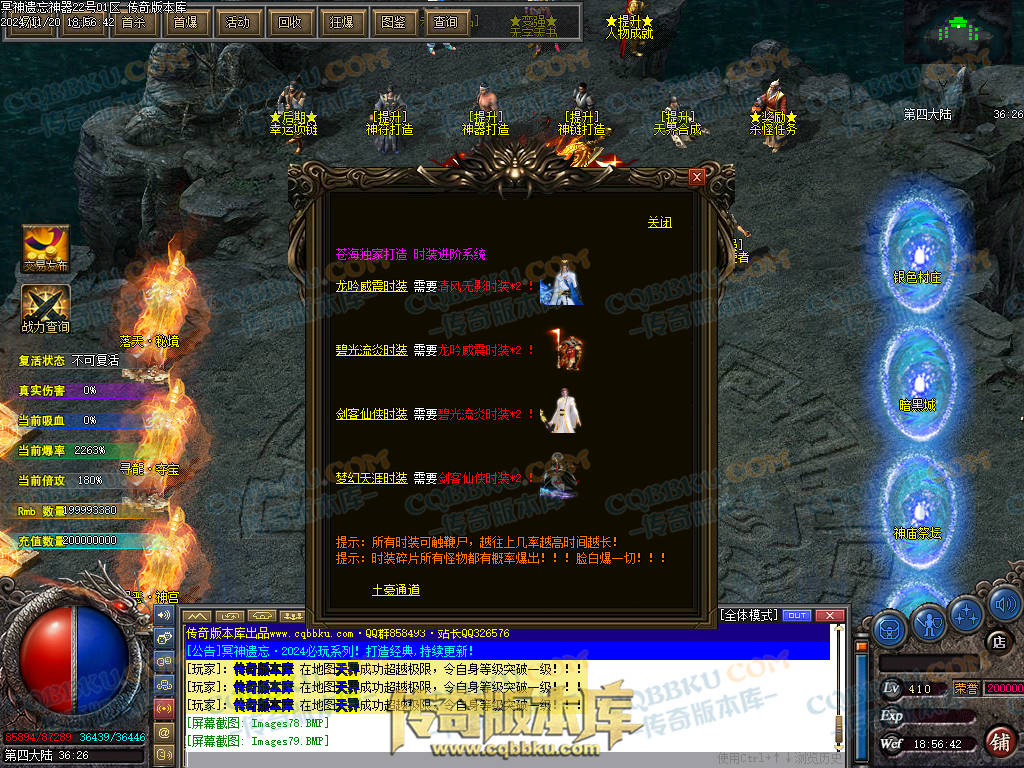The height and width of the screenshot is (768, 1024).
Task: Click the 关闭 link in the dialog
Action: pos(659,222)
